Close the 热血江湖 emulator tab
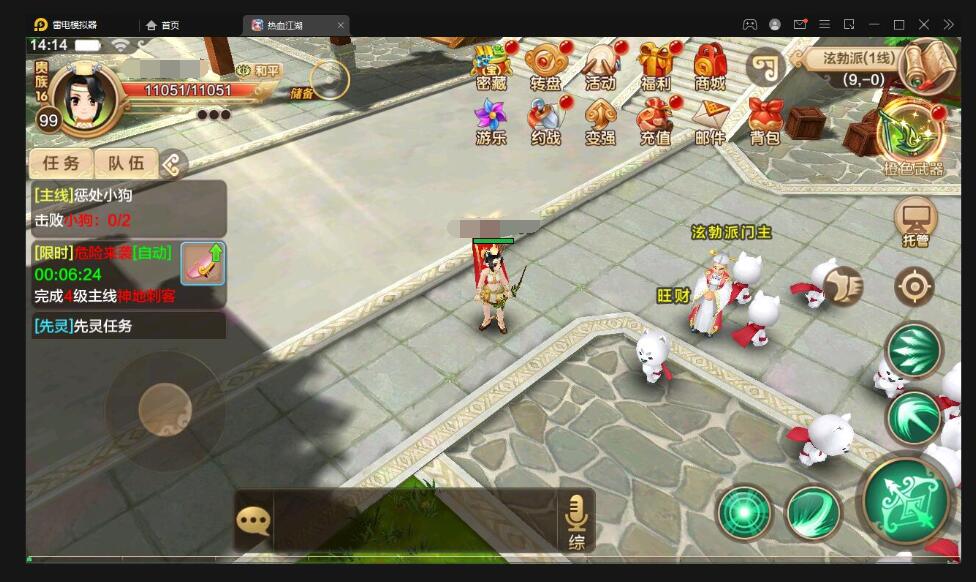The width and height of the screenshot is (976, 582). 340,24
